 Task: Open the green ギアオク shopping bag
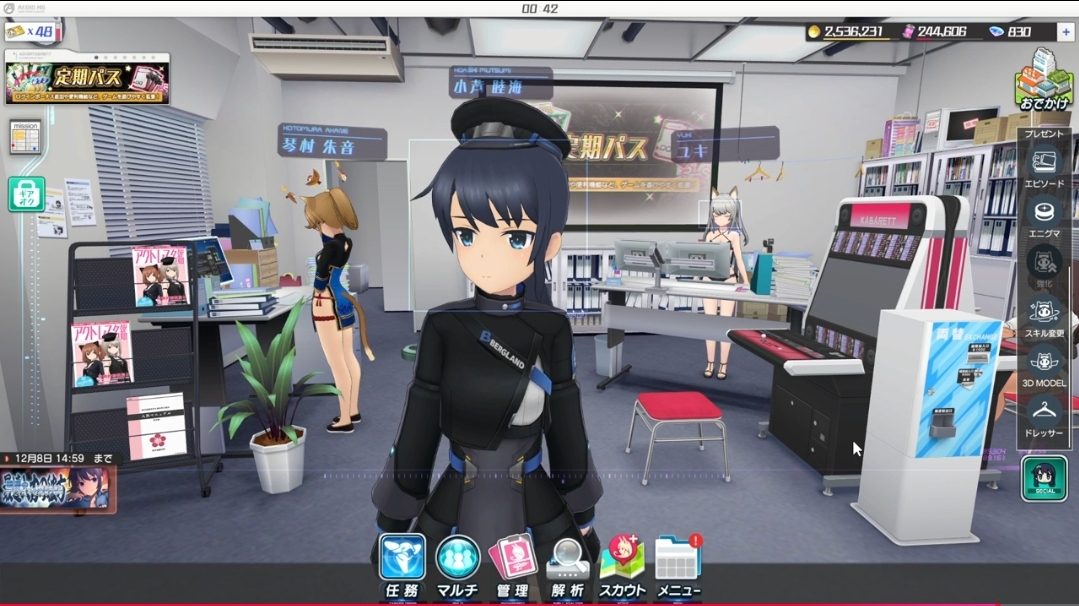tap(26, 193)
